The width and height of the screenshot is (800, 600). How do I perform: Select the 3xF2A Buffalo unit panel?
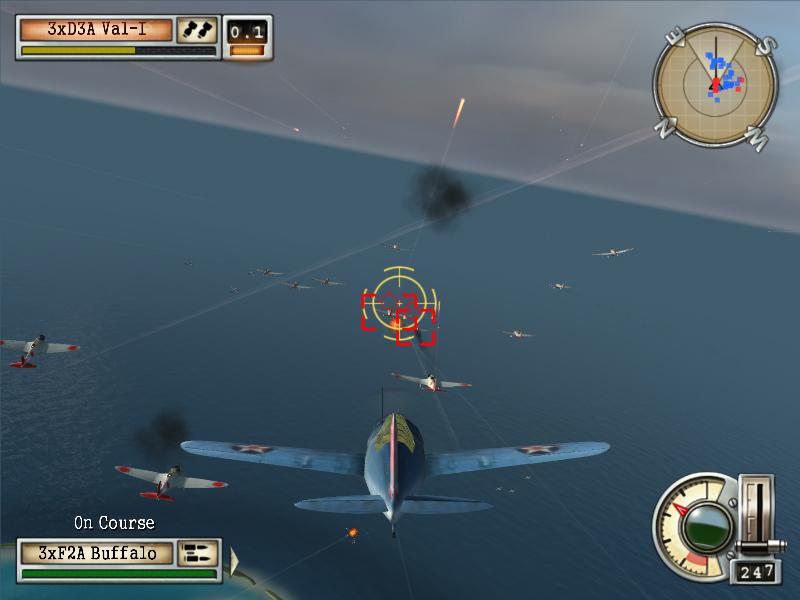97,553
